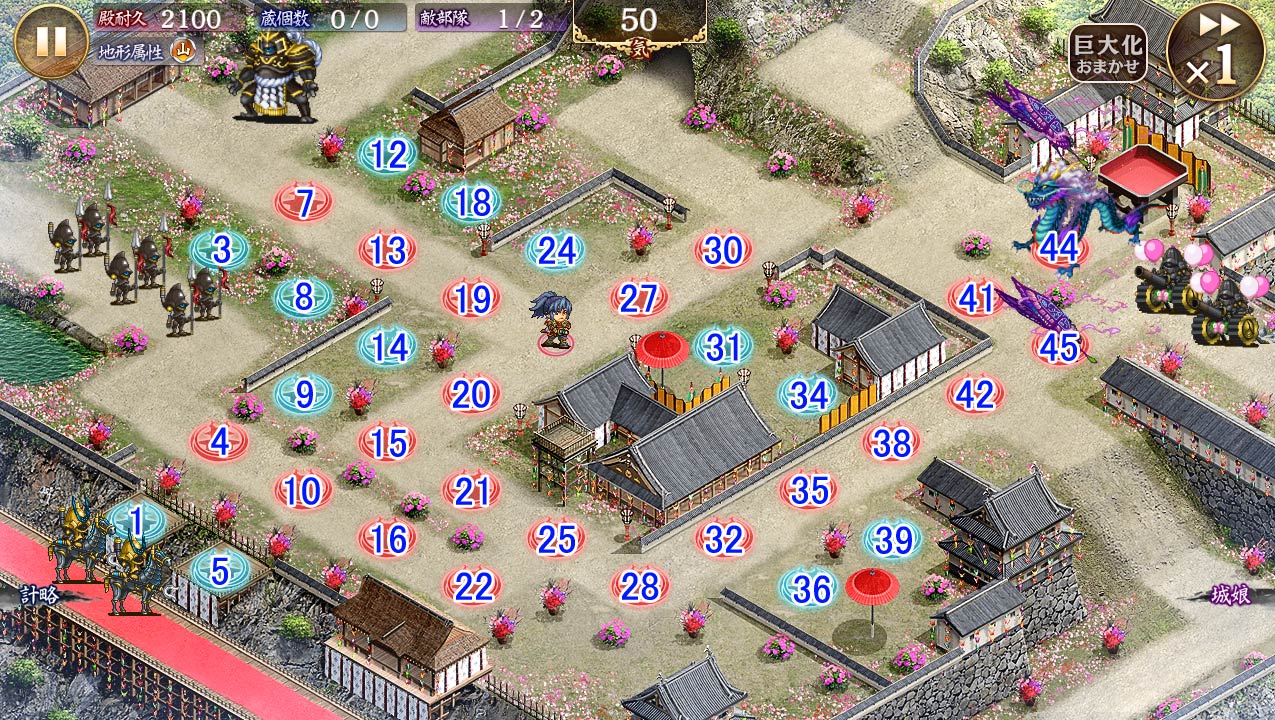The width and height of the screenshot is (1275, 720).
Task: Choose blue placement tile 24
Action: (556, 250)
